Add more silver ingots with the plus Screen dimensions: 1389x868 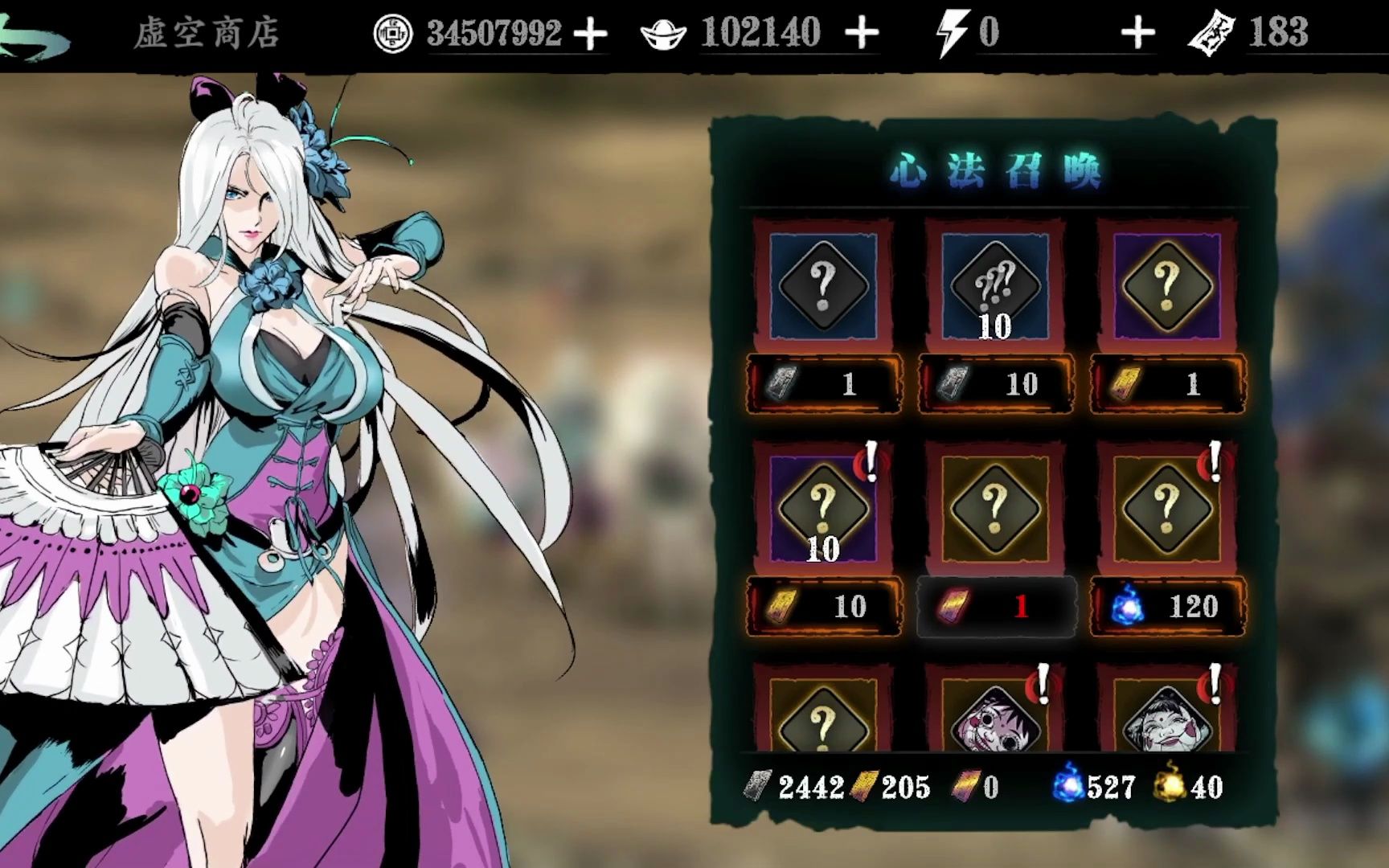click(x=862, y=35)
